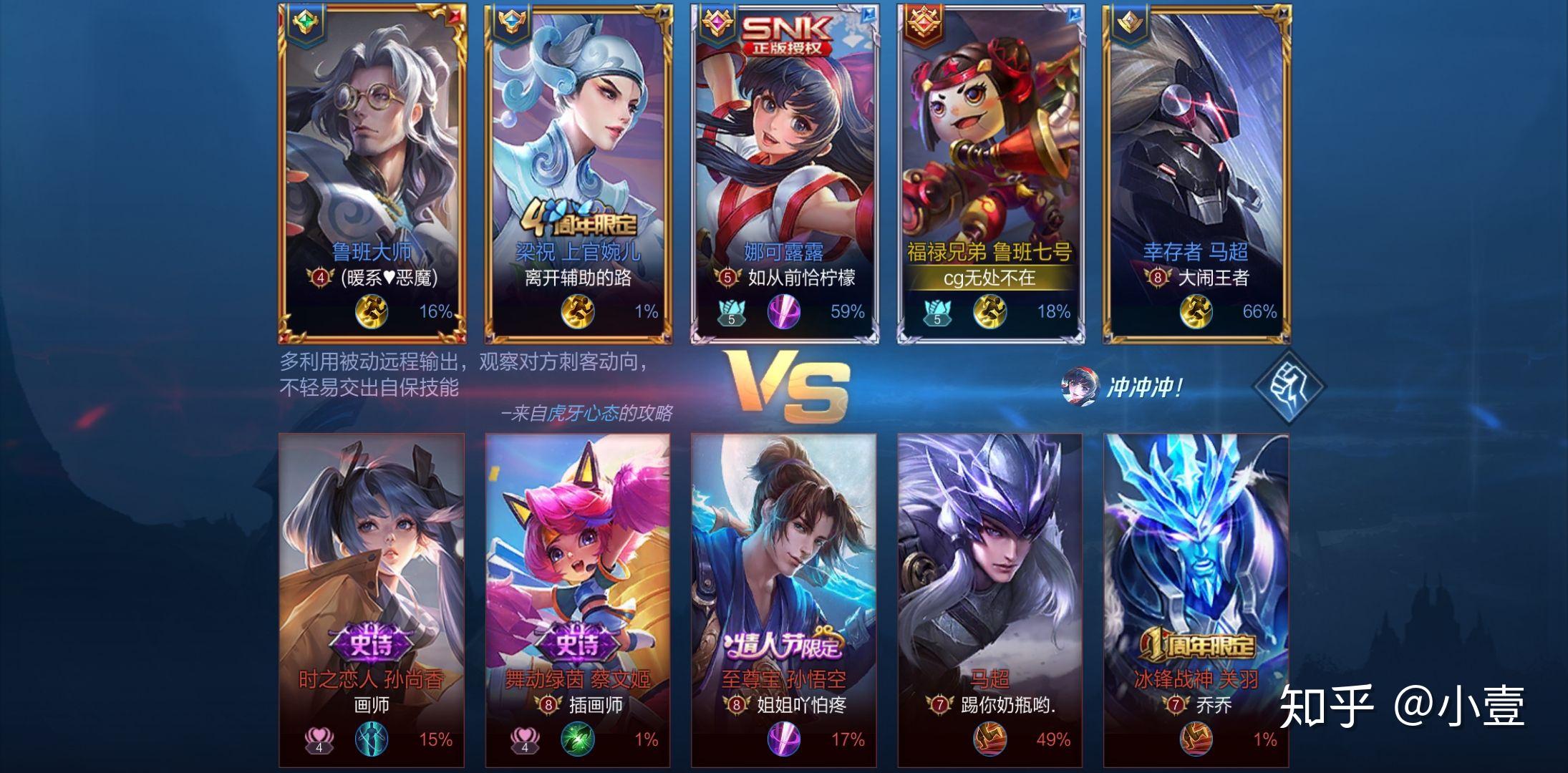Select the 幸存者 马超 hero card
The height and width of the screenshot is (773, 1568).
tap(1196, 173)
